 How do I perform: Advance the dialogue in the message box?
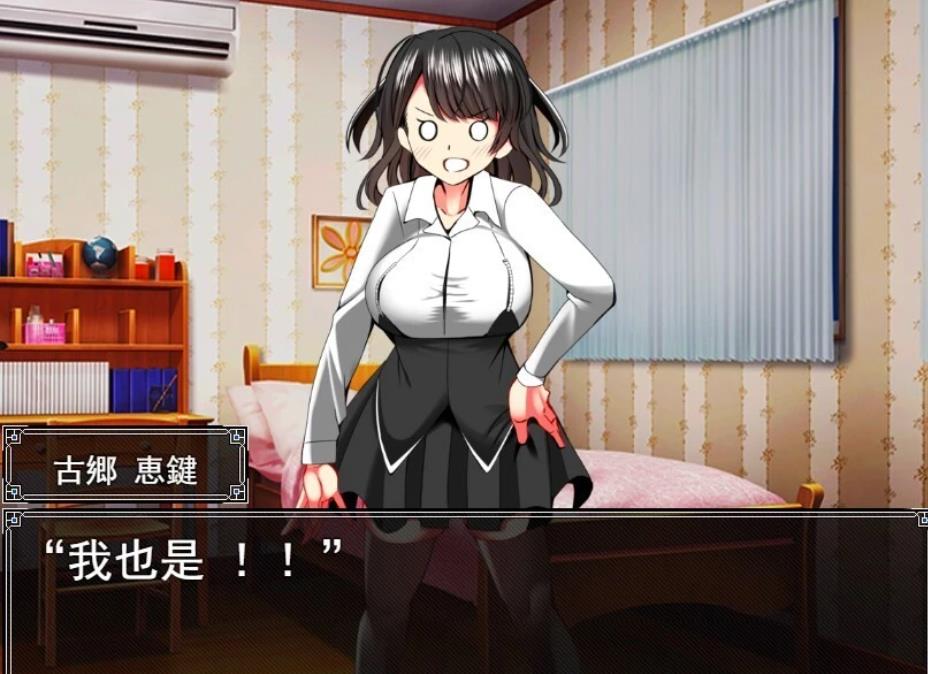[x=463, y=592]
